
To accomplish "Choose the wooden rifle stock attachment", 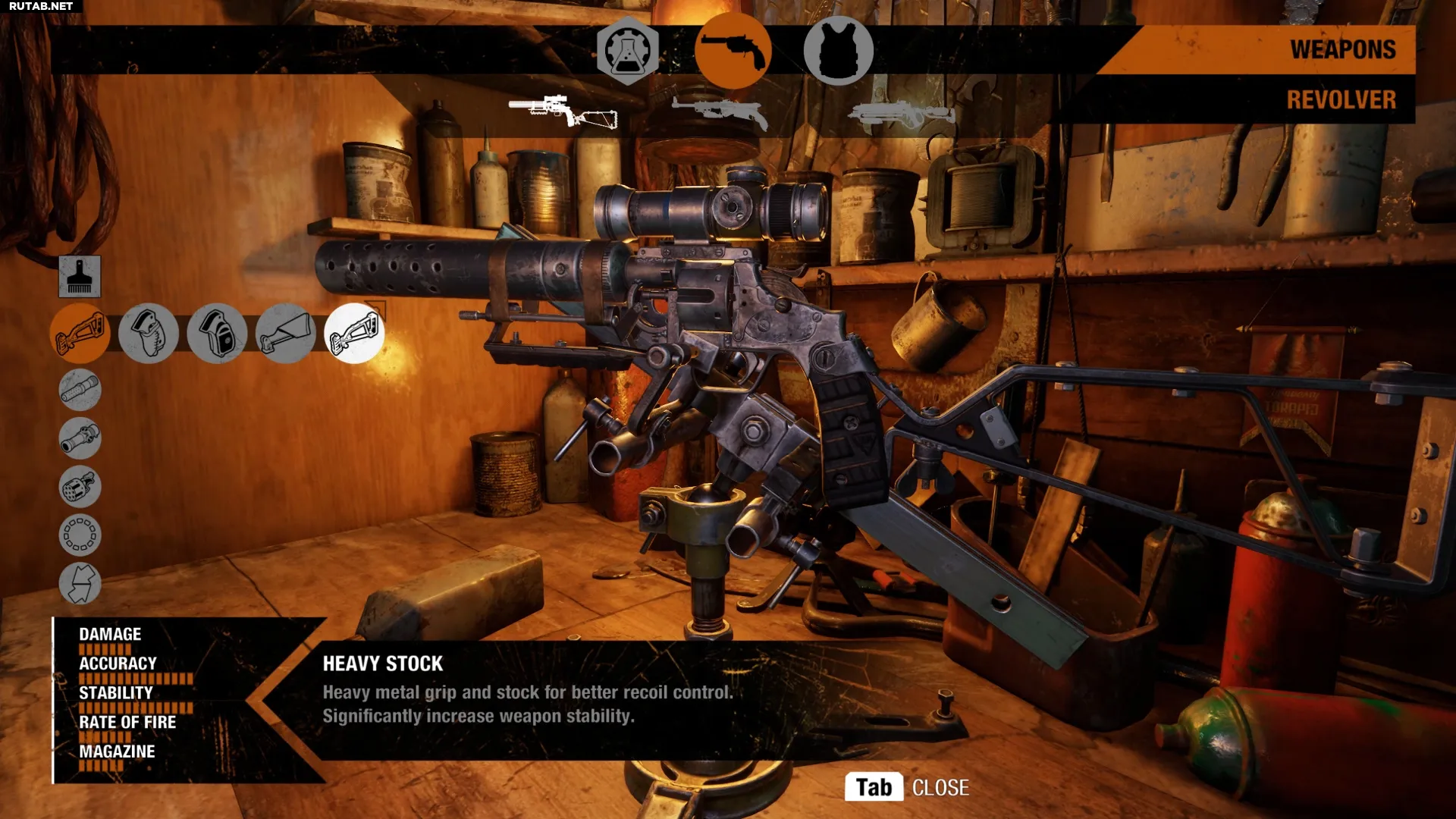I will pos(285,334).
